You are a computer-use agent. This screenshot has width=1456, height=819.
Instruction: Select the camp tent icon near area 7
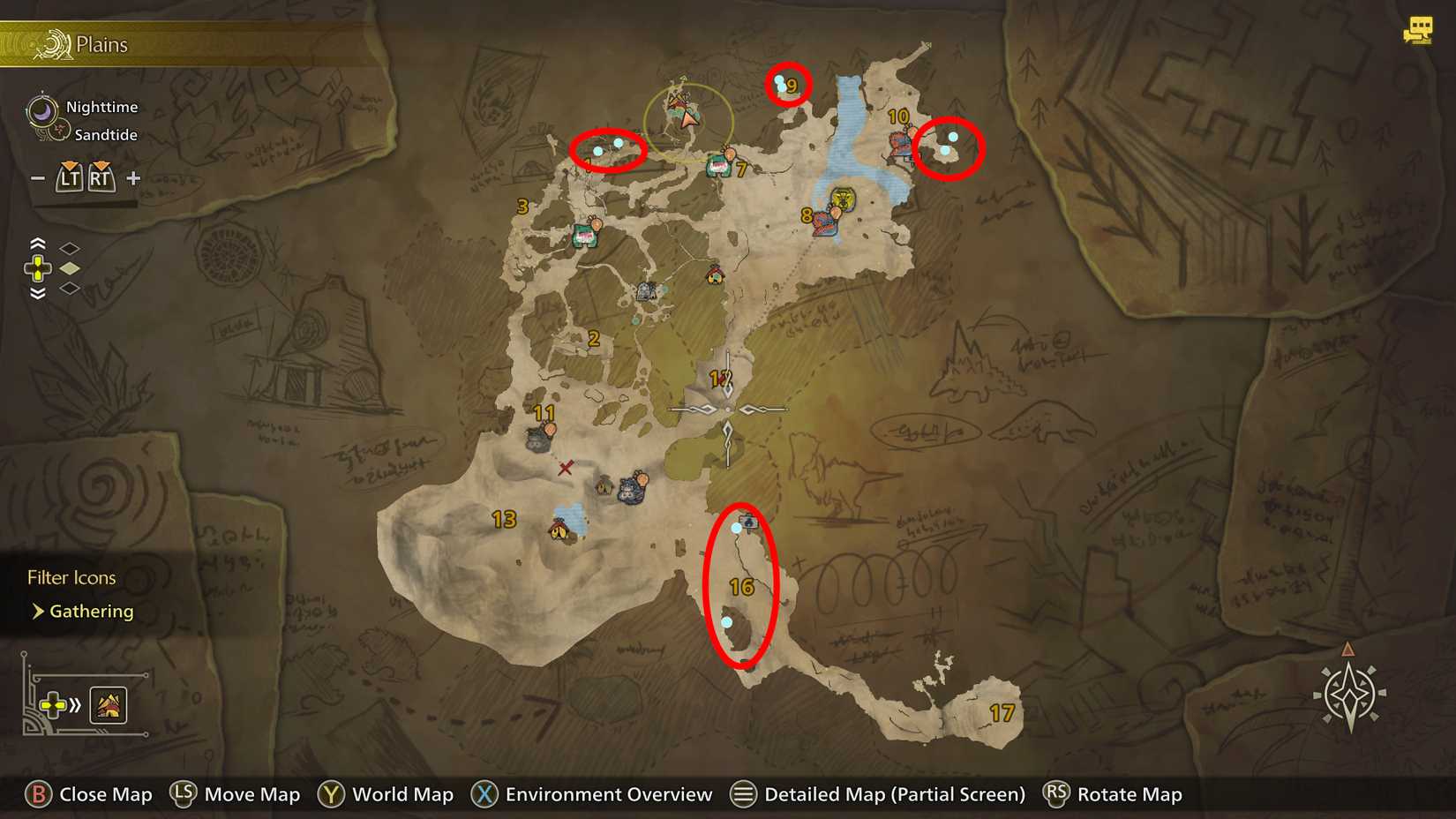(x=718, y=164)
